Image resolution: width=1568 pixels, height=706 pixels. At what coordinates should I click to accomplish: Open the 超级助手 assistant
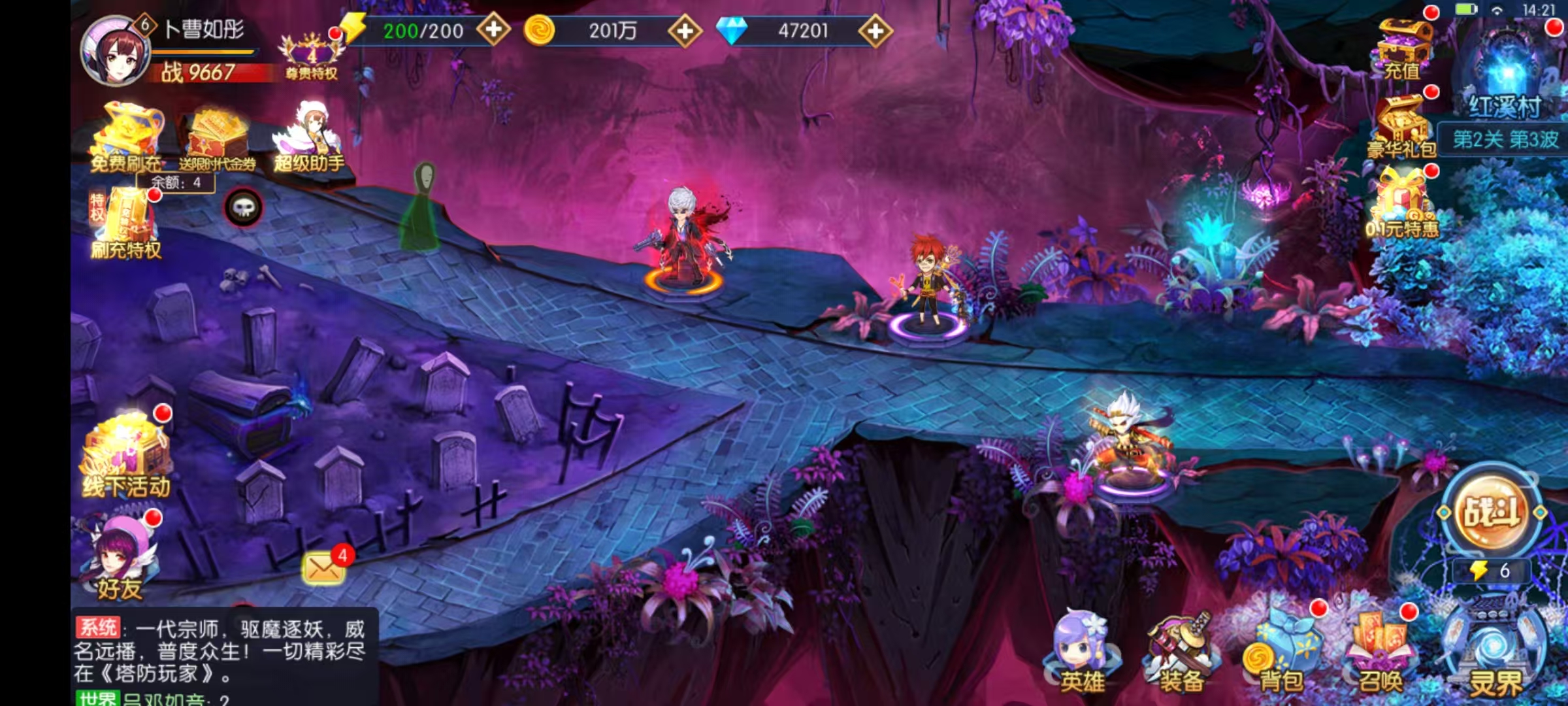tap(310, 139)
